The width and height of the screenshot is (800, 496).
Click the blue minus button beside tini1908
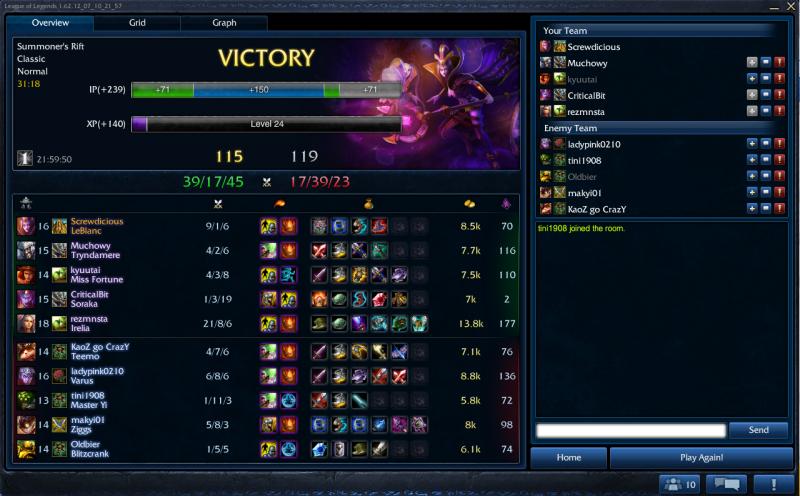tap(763, 160)
